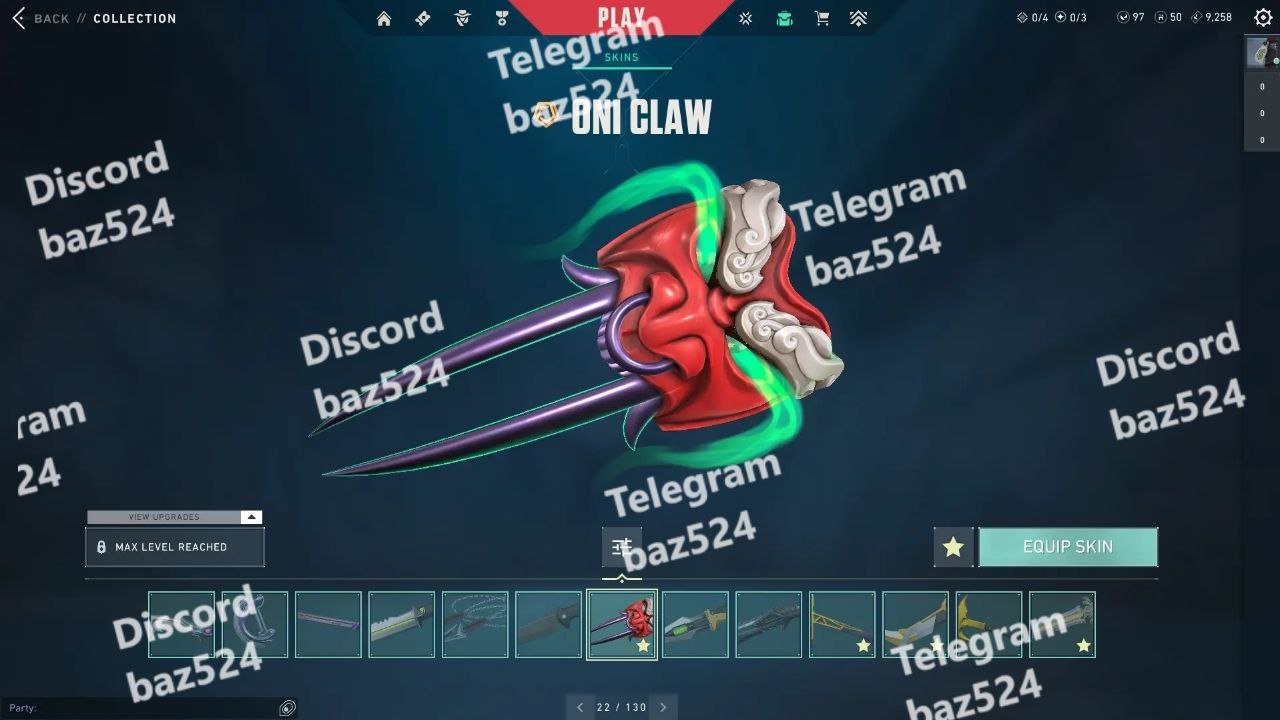1280x720 pixels.
Task: Click the red PLAY button
Action: 621,17
